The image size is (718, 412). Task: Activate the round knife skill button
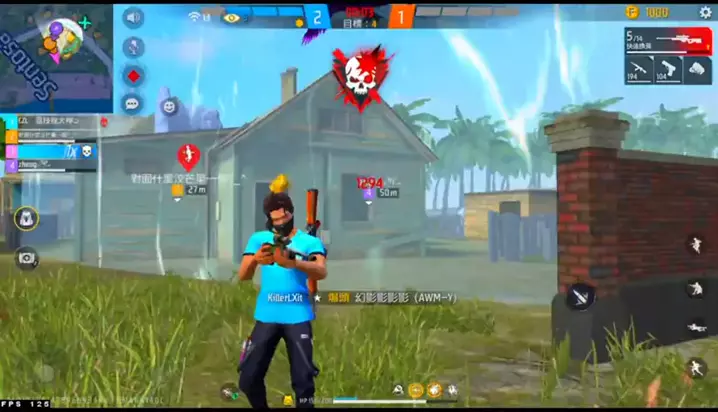click(580, 296)
